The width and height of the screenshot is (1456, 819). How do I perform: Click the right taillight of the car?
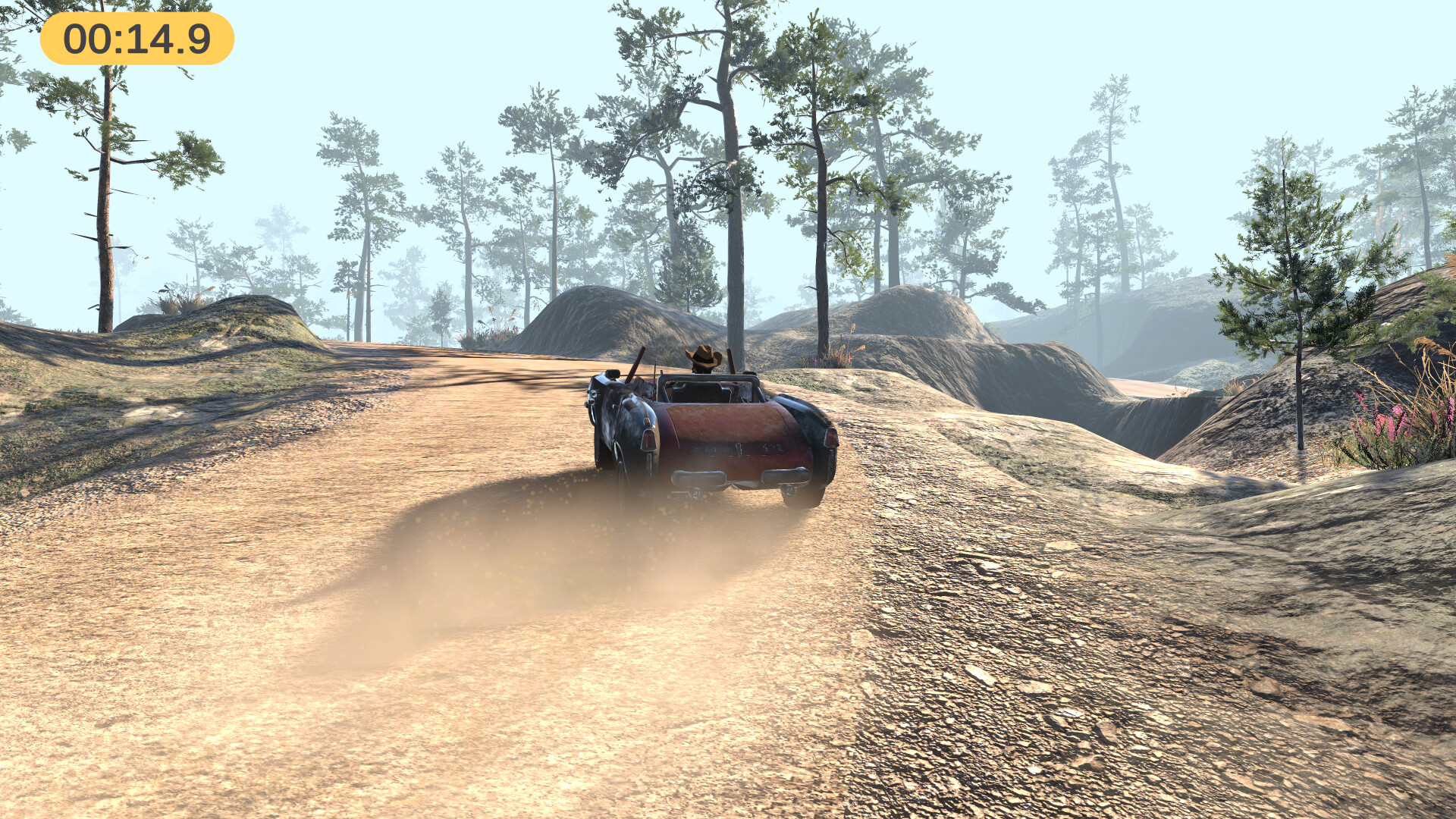point(833,438)
